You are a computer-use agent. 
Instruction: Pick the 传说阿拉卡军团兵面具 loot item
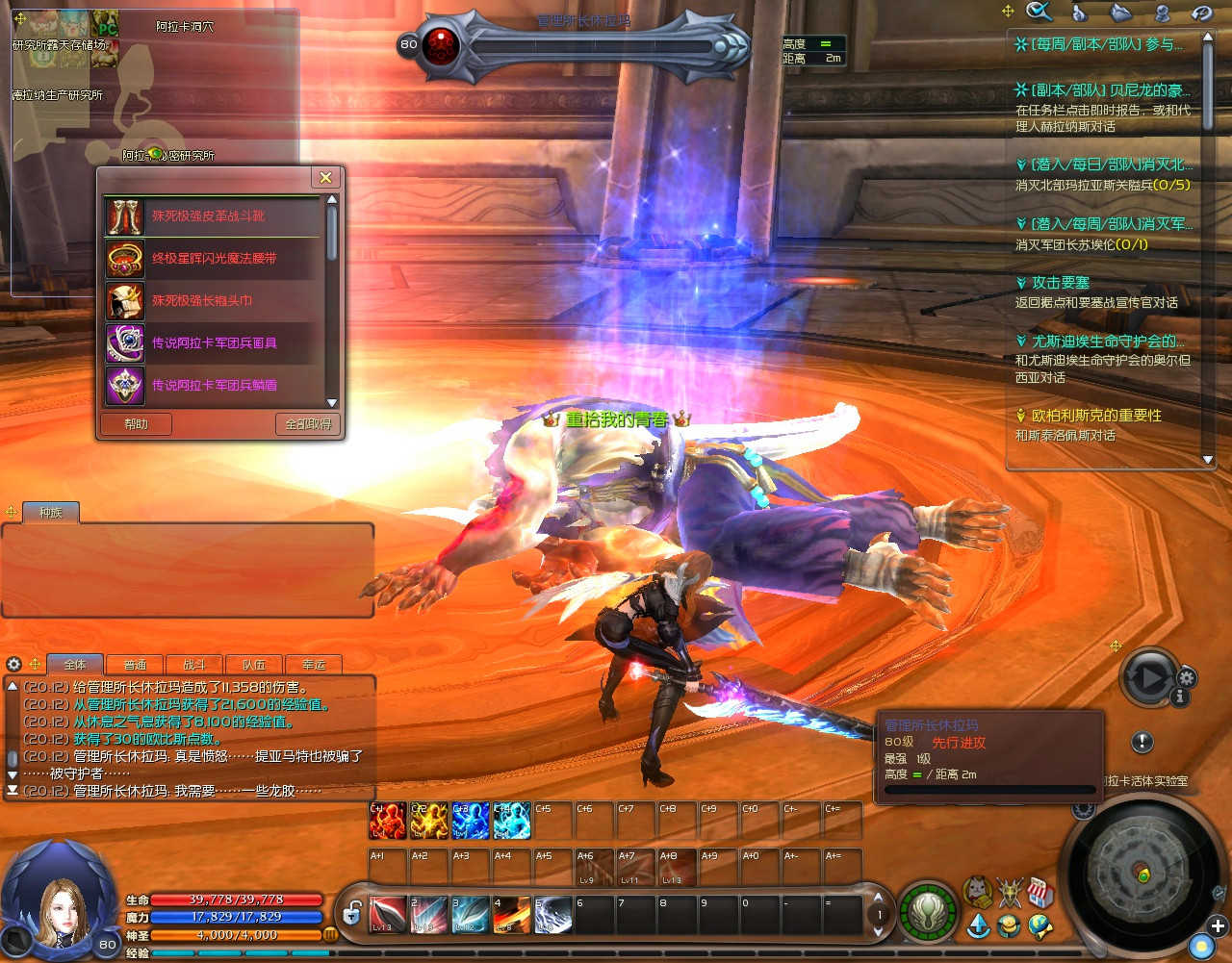213,342
